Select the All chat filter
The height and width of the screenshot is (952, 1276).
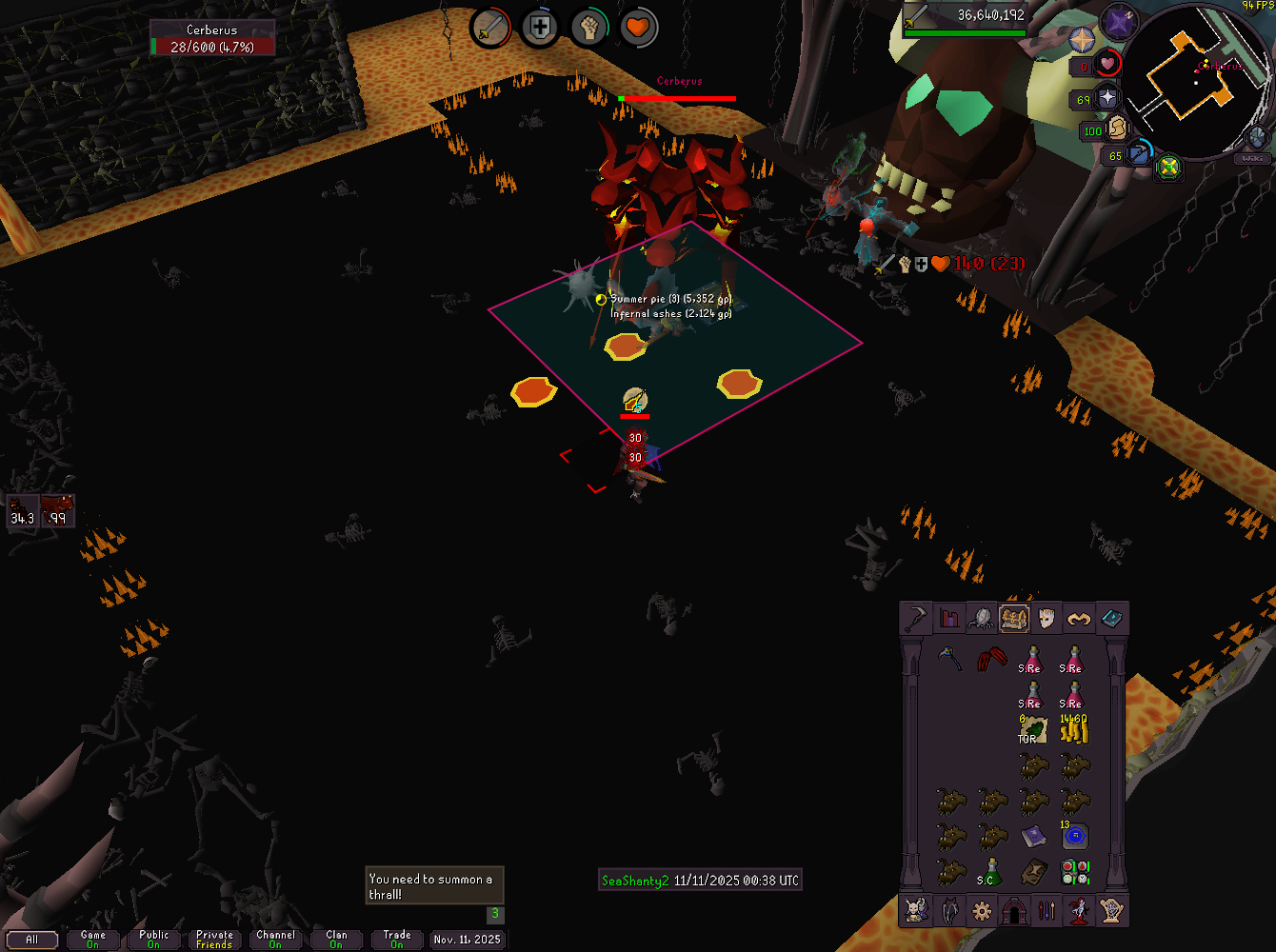point(31,940)
